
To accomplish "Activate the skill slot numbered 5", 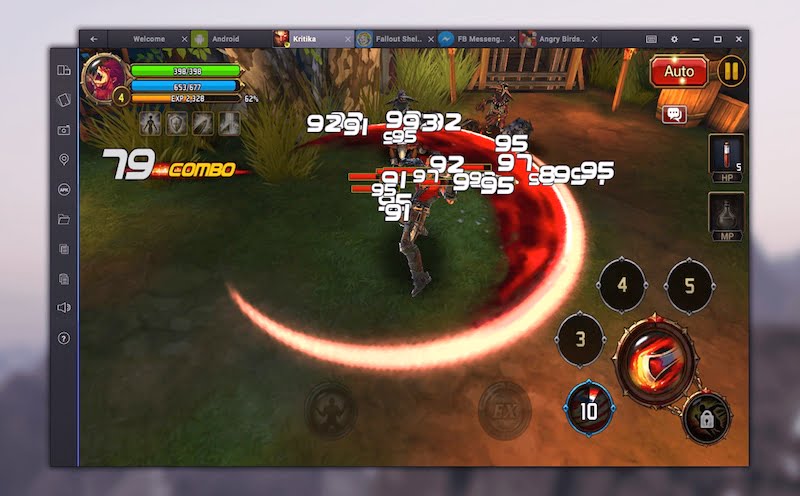I will pos(689,285).
